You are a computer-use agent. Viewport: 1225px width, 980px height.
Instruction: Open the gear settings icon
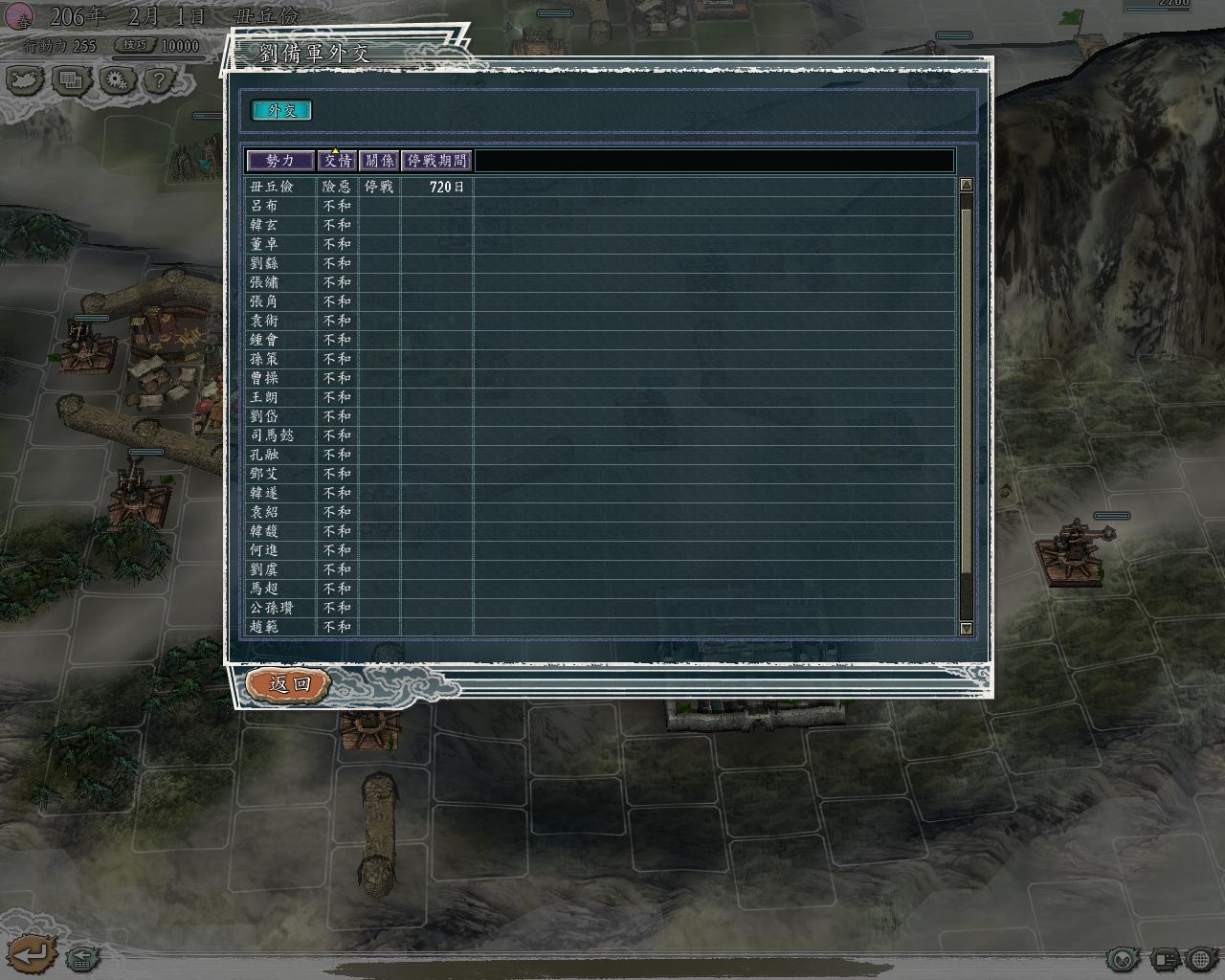coord(116,80)
